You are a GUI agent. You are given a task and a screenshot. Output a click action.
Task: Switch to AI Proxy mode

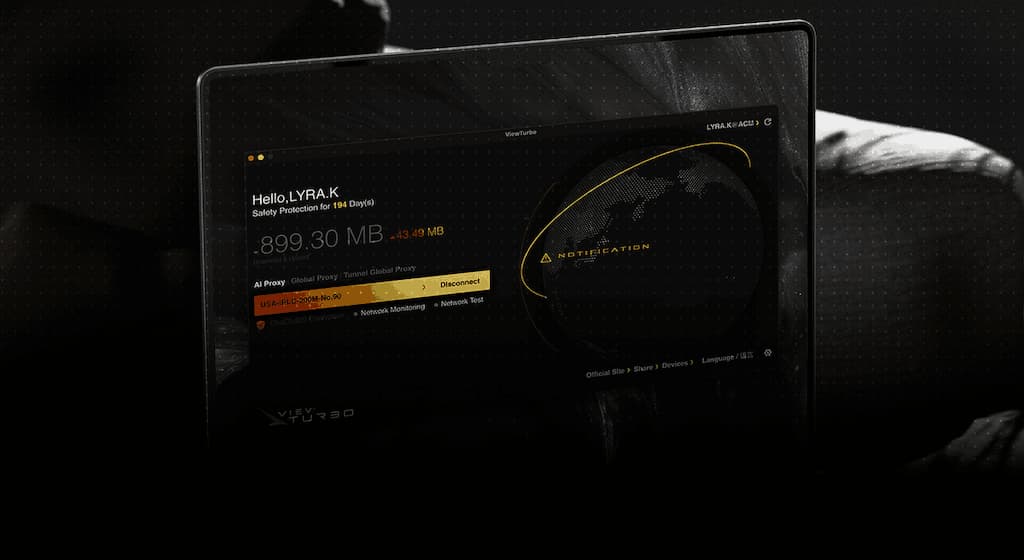(267, 282)
